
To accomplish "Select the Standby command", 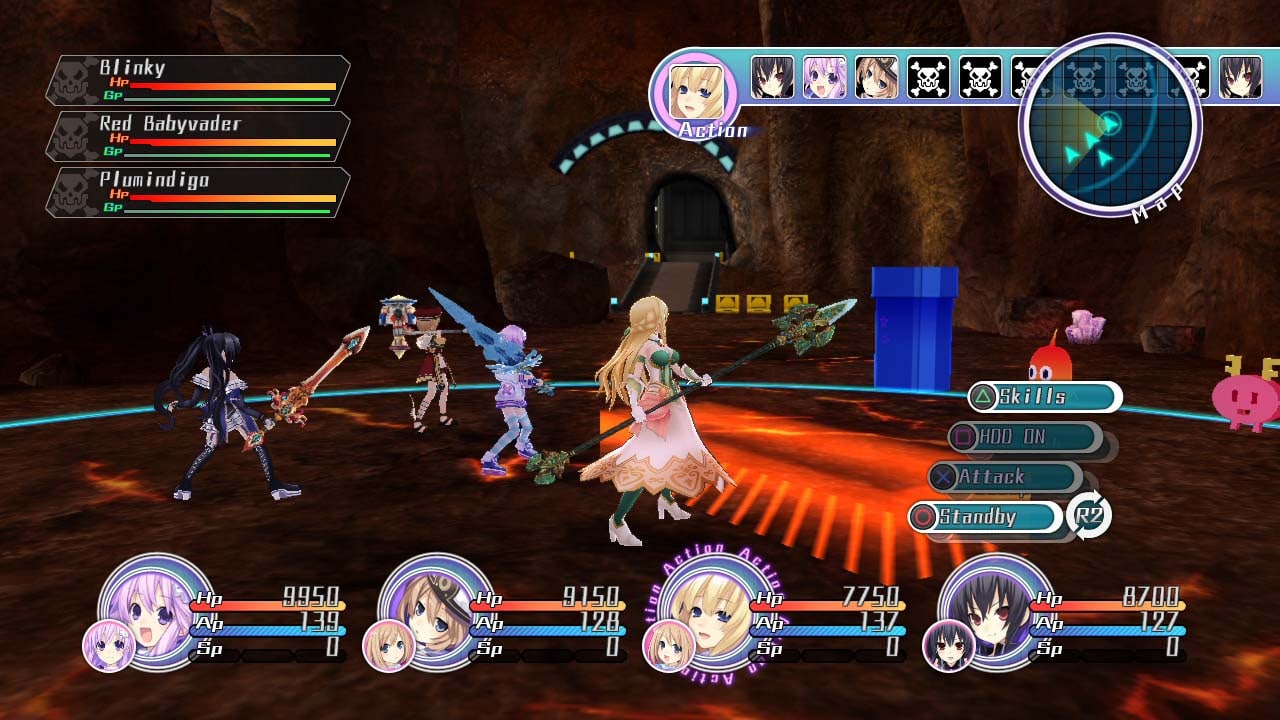I will (985, 517).
